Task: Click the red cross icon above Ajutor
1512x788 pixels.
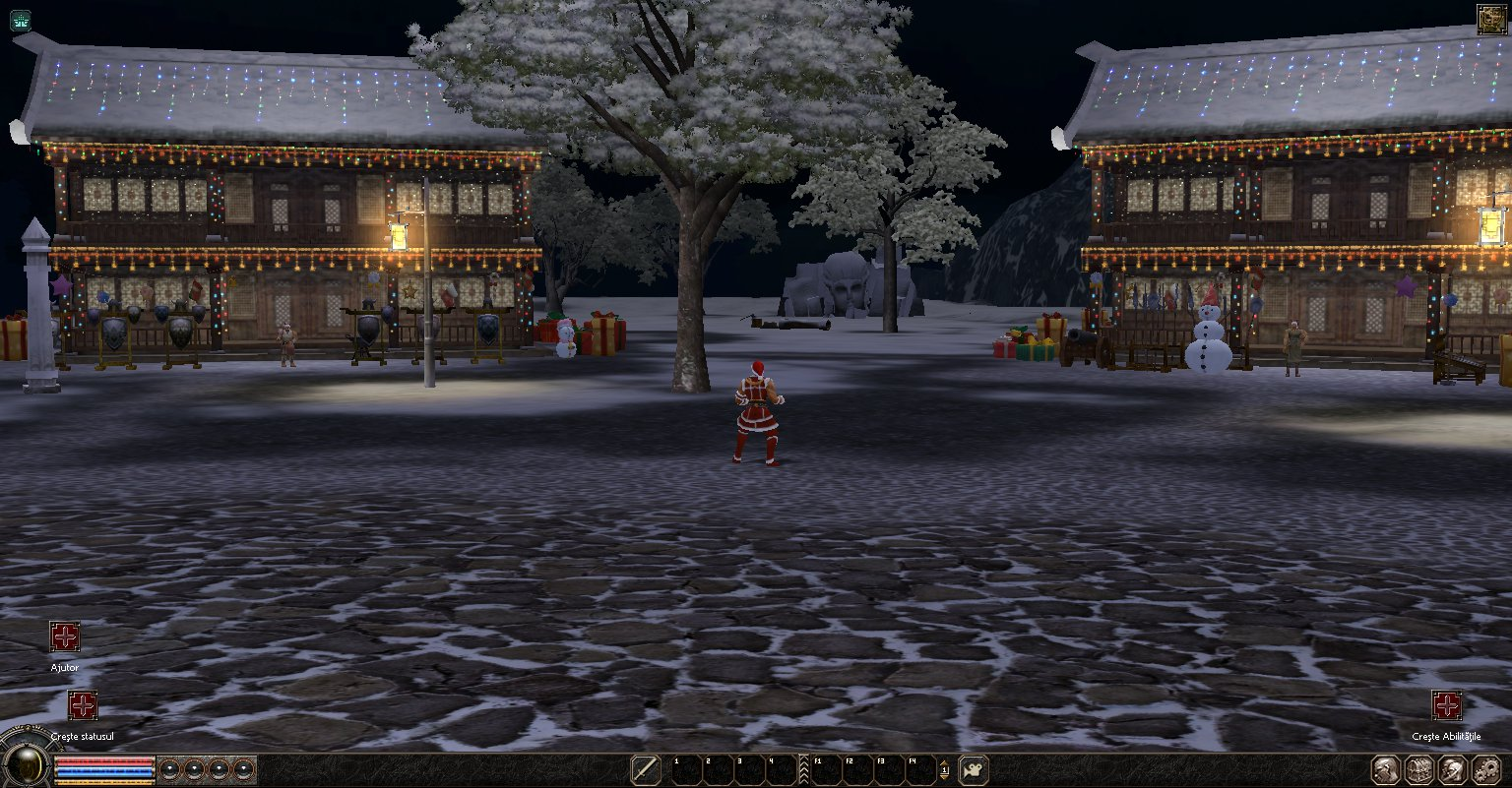Action: [x=65, y=637]
